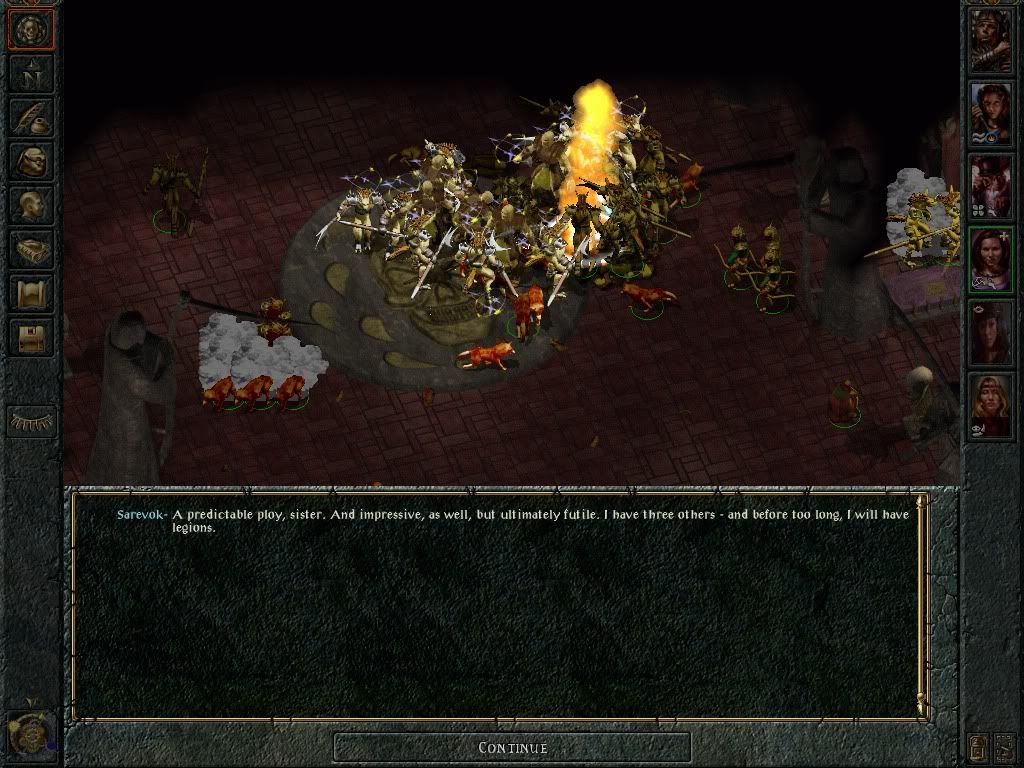Click the closed eye button in left sidebar
This screenshot has width=1024, height=768.
click(x=31, y=421)
